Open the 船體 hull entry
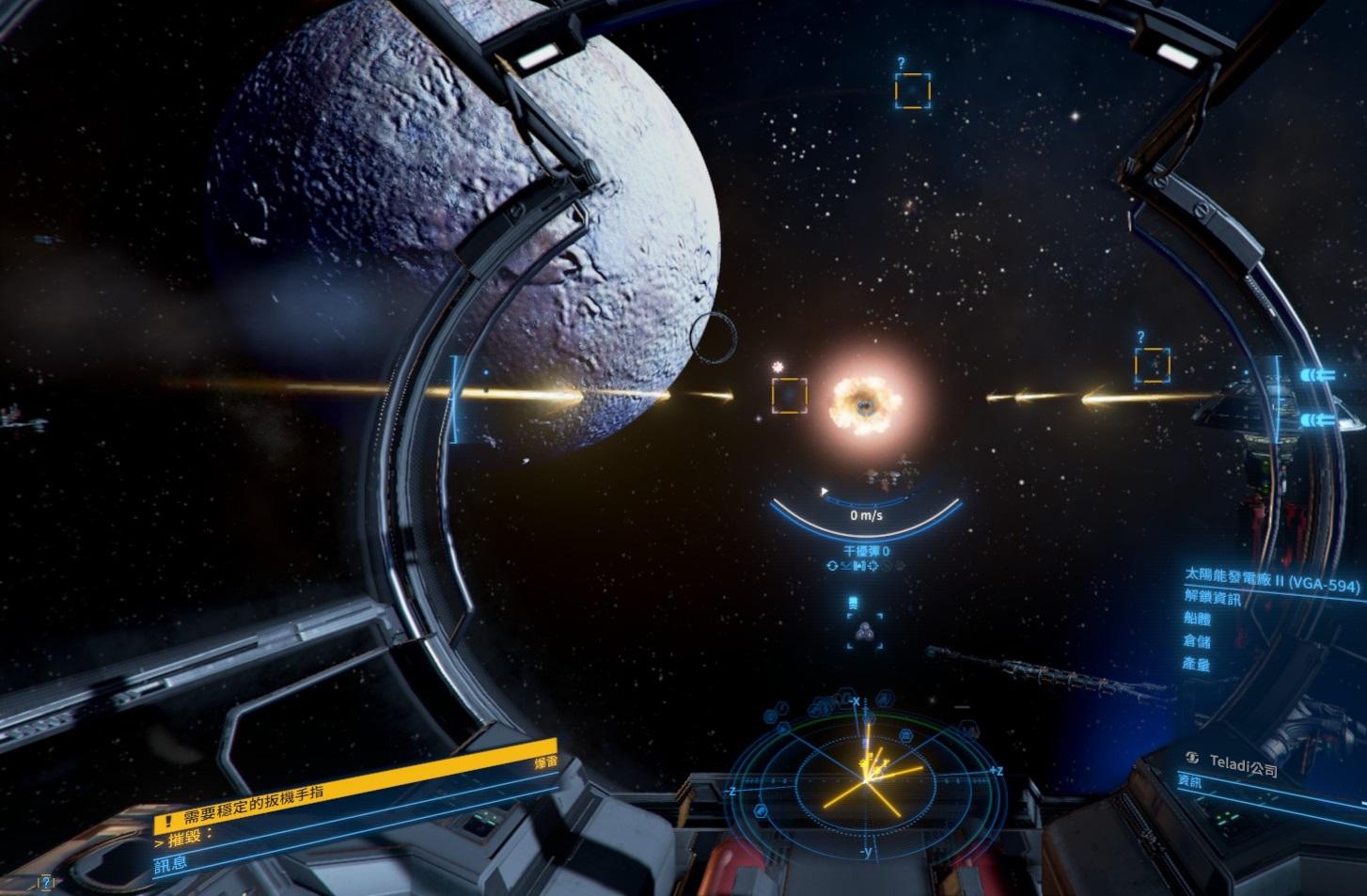 point(1198,620)
